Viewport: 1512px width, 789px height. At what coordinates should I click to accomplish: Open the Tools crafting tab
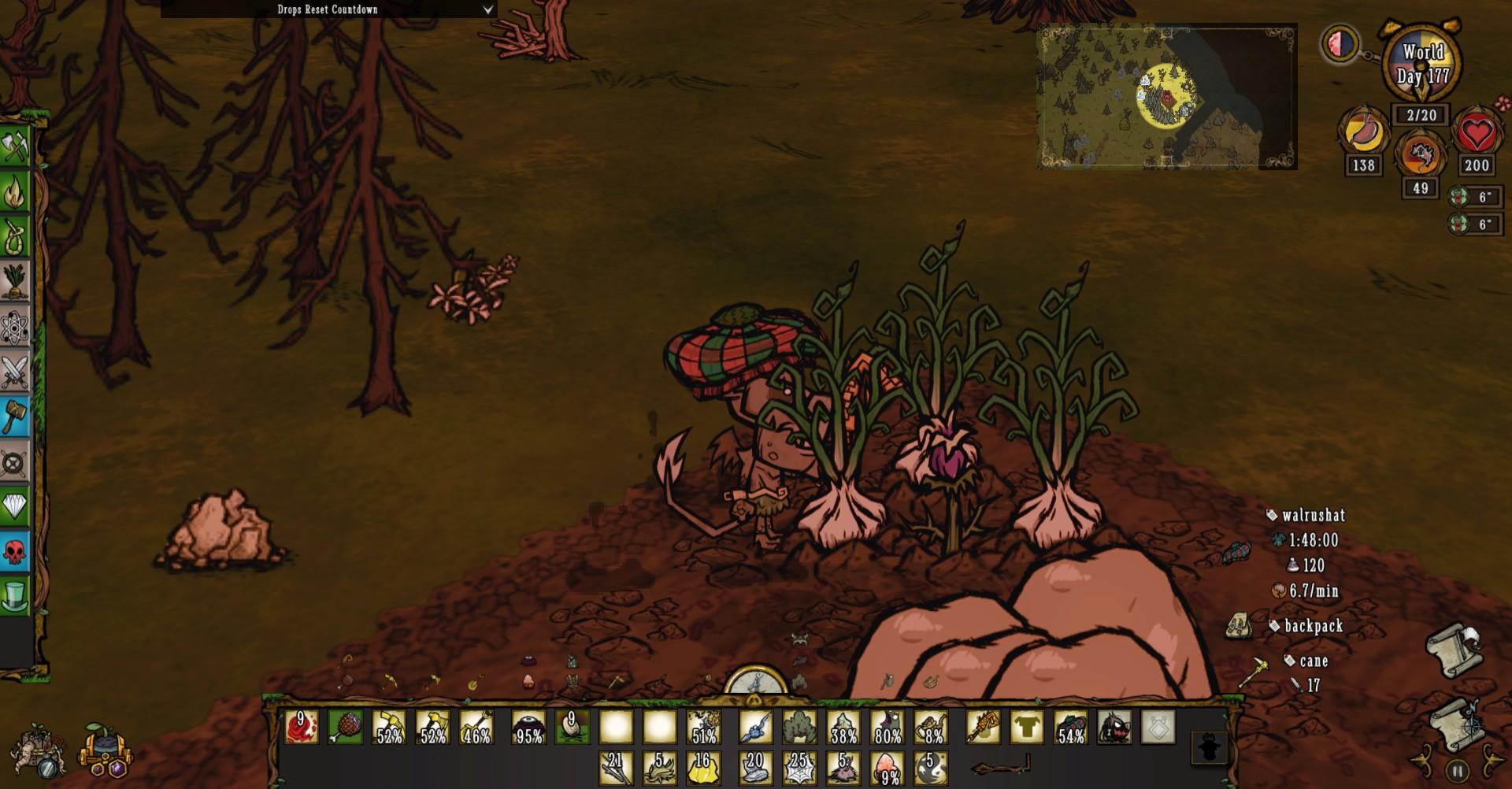click(15, 146)
